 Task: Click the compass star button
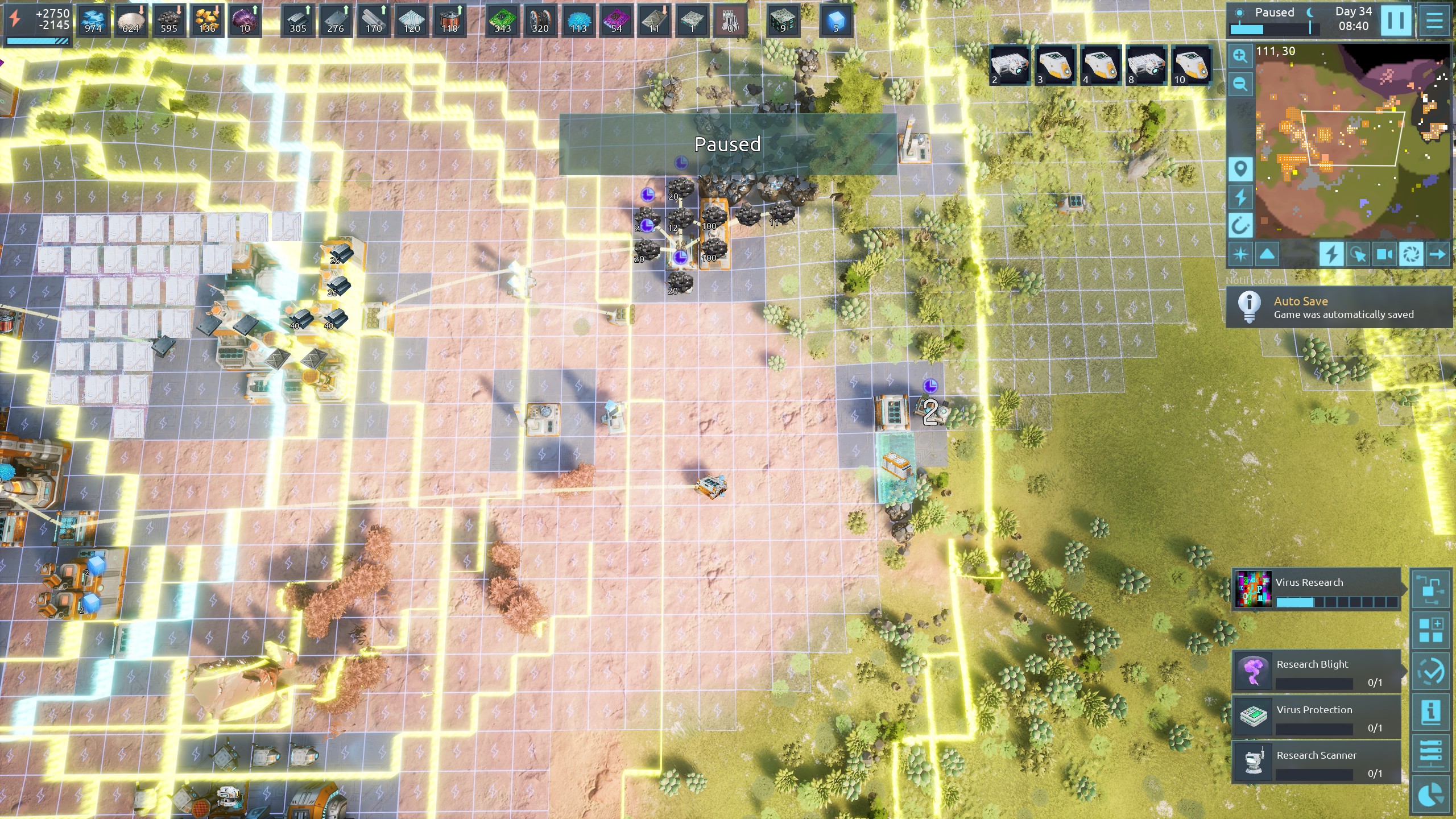pos(1240,254)
